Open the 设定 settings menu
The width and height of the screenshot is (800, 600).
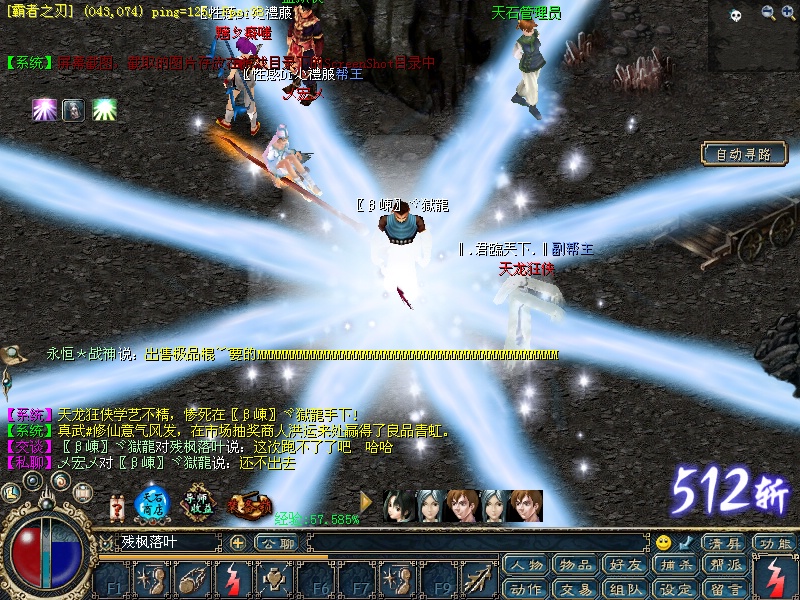[673, 588]
